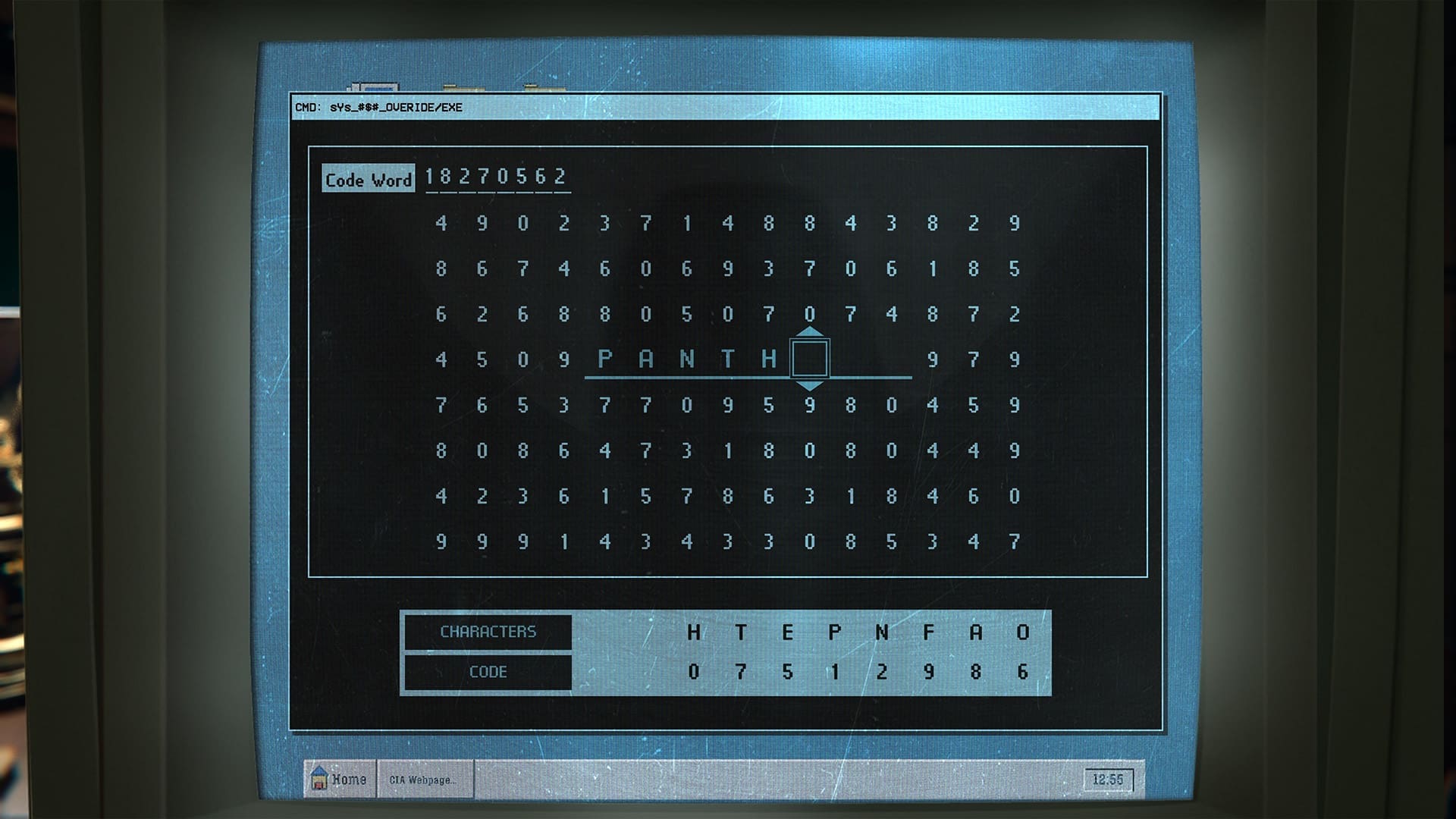1456x819 pixels.
Task: Click the CODE panel label
Action: 488,671
